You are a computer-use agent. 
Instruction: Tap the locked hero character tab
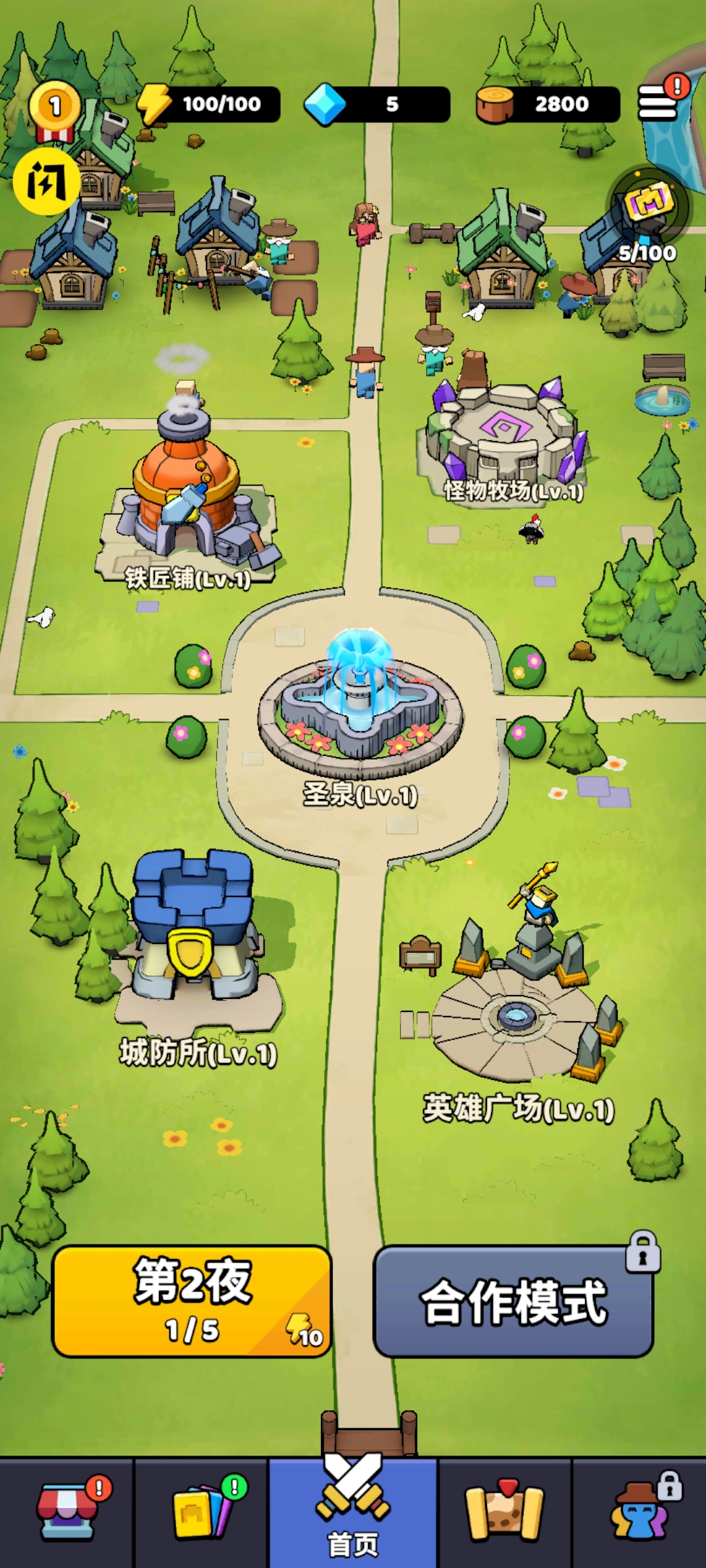pyautogui.click(x=640, y=1512)
